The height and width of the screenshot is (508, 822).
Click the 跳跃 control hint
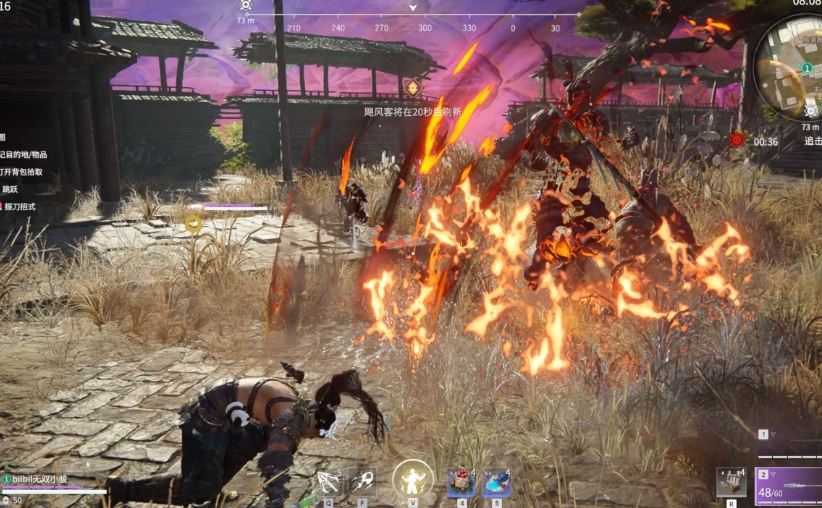click(10, 189)
